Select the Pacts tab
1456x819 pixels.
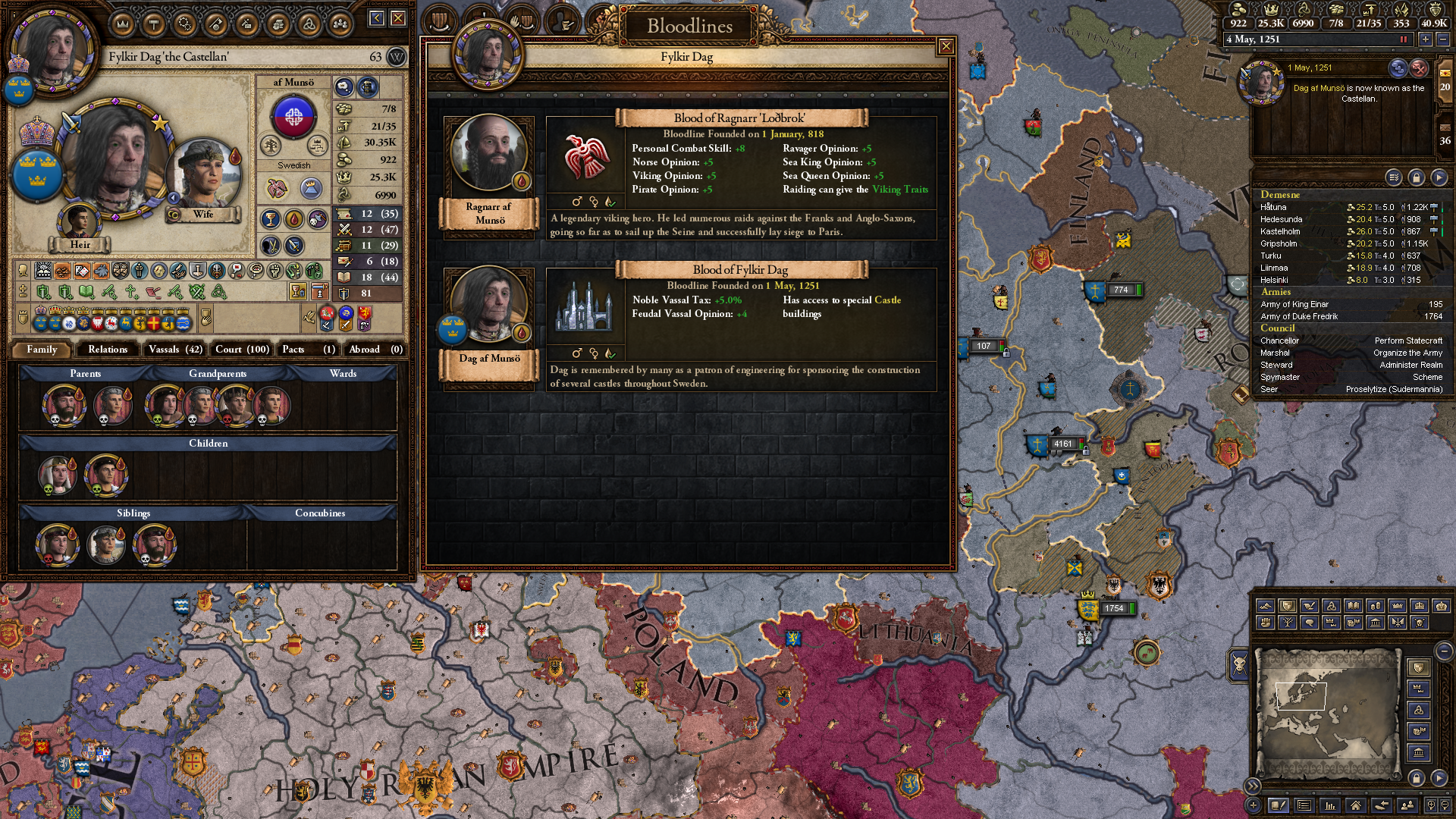[308, 350]
